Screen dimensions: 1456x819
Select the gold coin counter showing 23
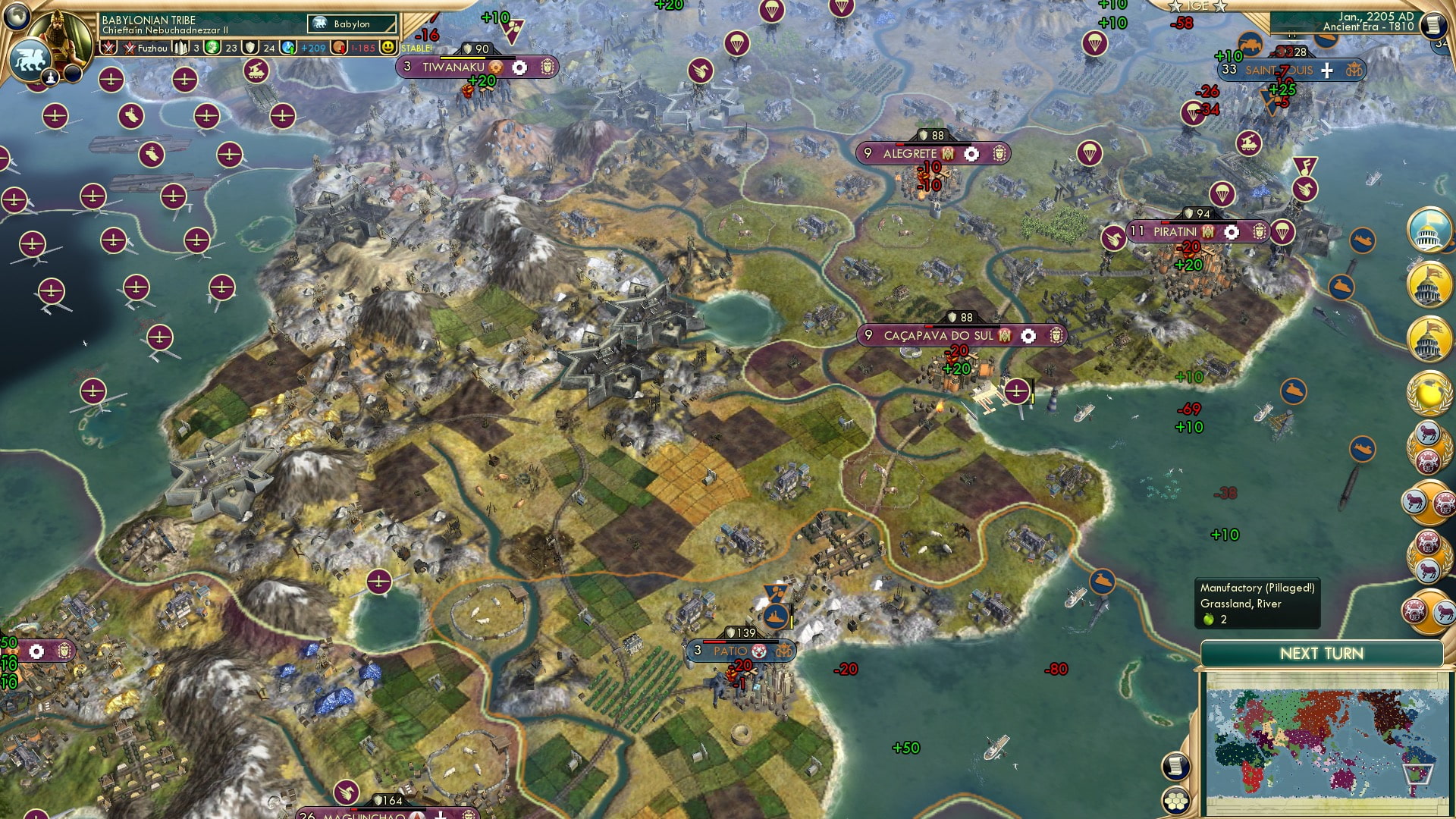tap(212, 48)
